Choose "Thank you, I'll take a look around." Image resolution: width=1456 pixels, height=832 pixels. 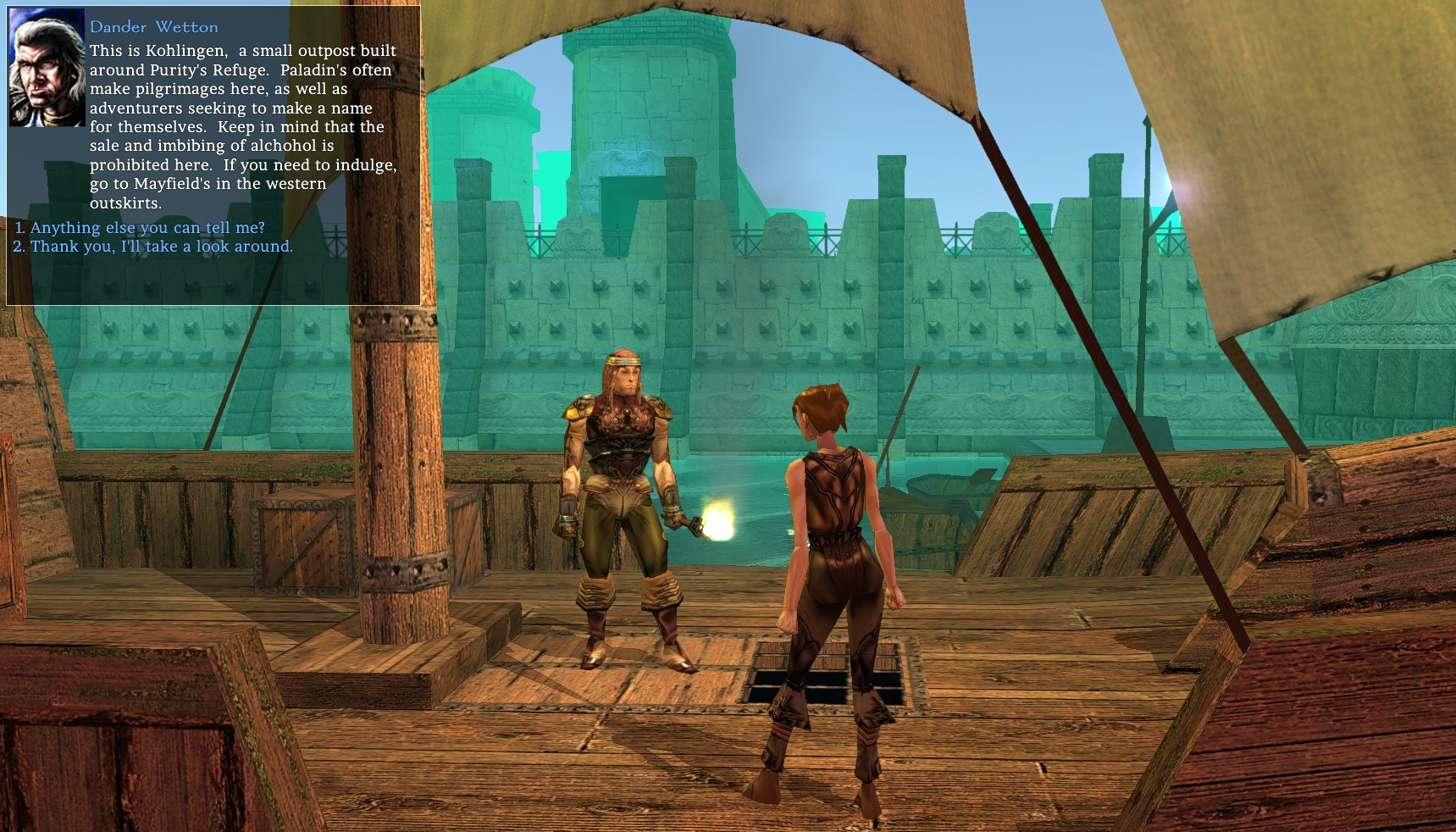(x=161, y=247)
